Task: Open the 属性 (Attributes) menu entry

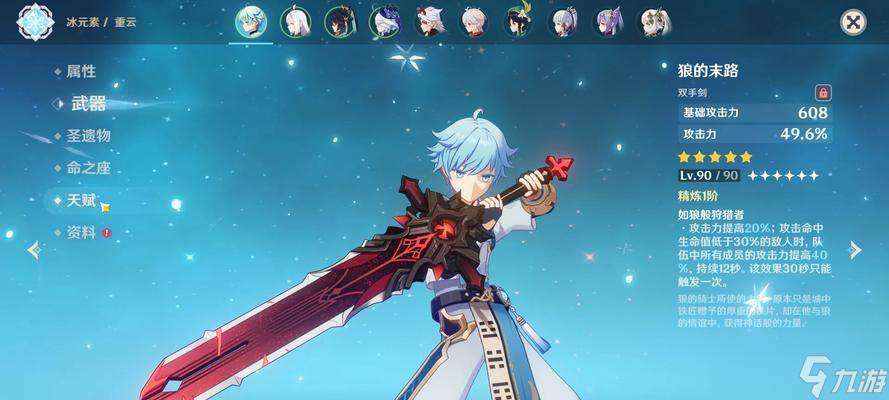Action: coord(80,71)
